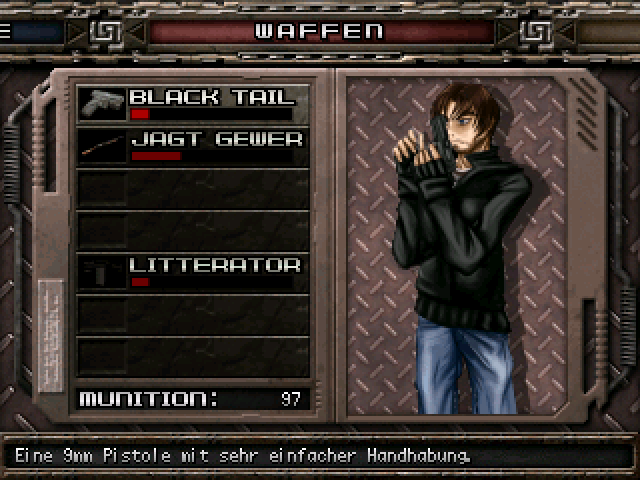Select the Black Tail pistol entry
The width and height of the screenshot is (640, 480).
click(193, 104)
